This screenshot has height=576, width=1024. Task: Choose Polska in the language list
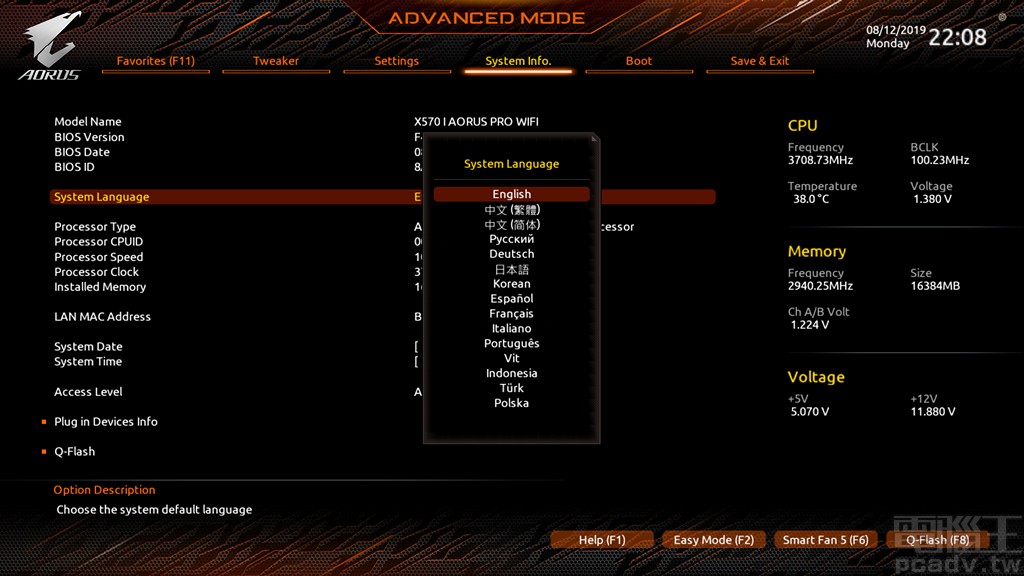pos(511,403)
